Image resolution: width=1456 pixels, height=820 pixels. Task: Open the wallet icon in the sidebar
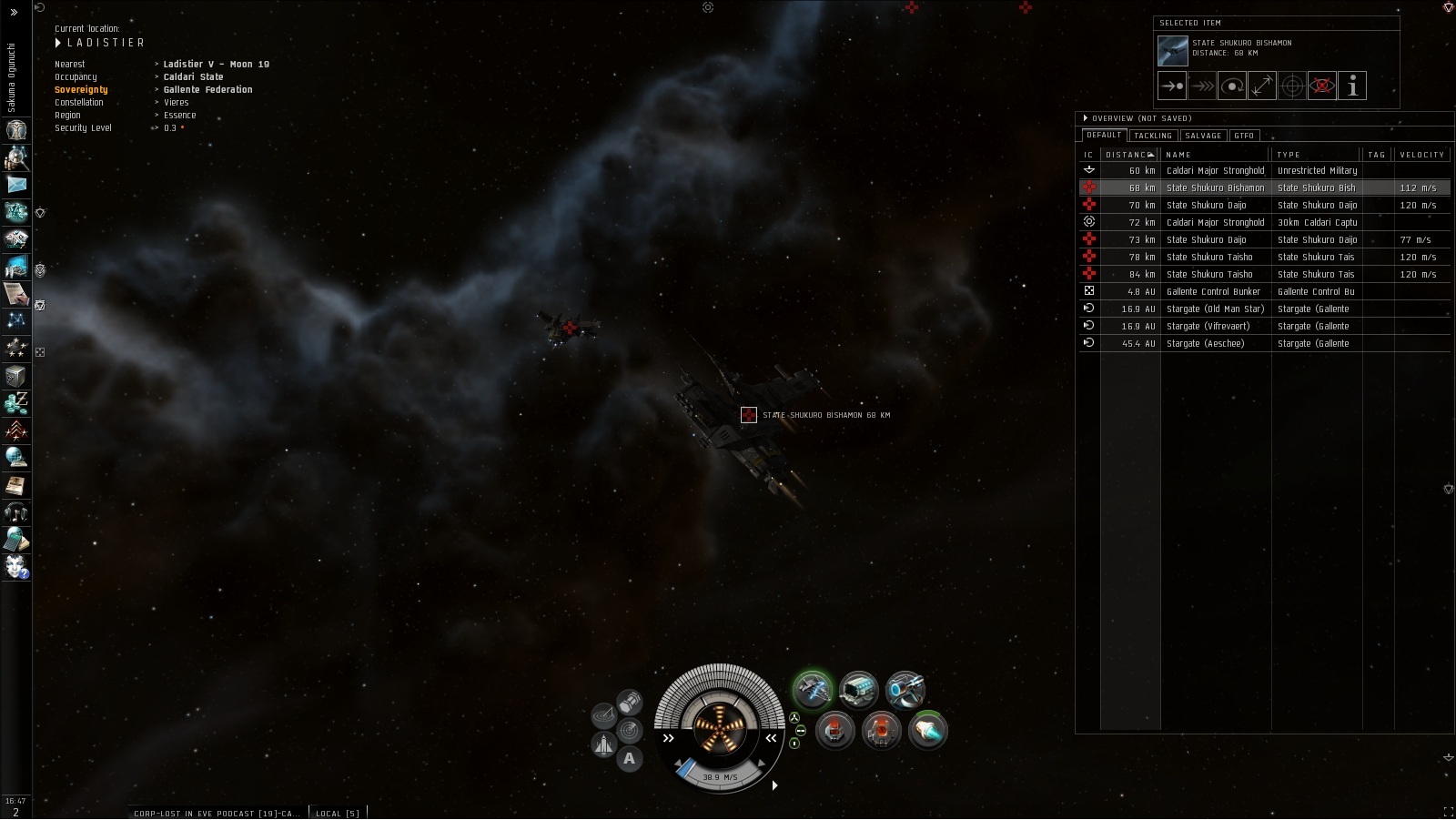point(16,402)
